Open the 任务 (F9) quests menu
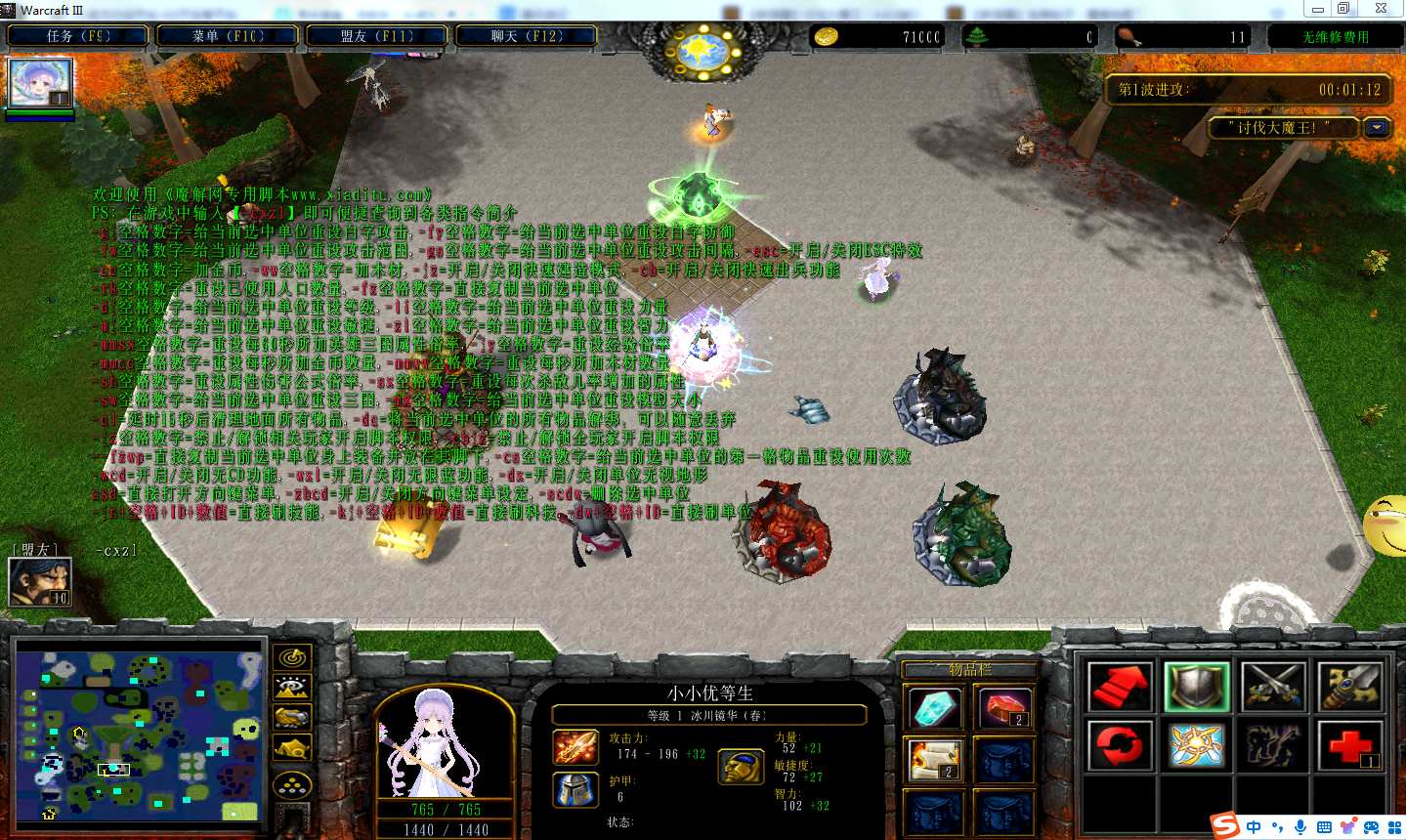The image size is (1406, 840). (x=79, y=36)
